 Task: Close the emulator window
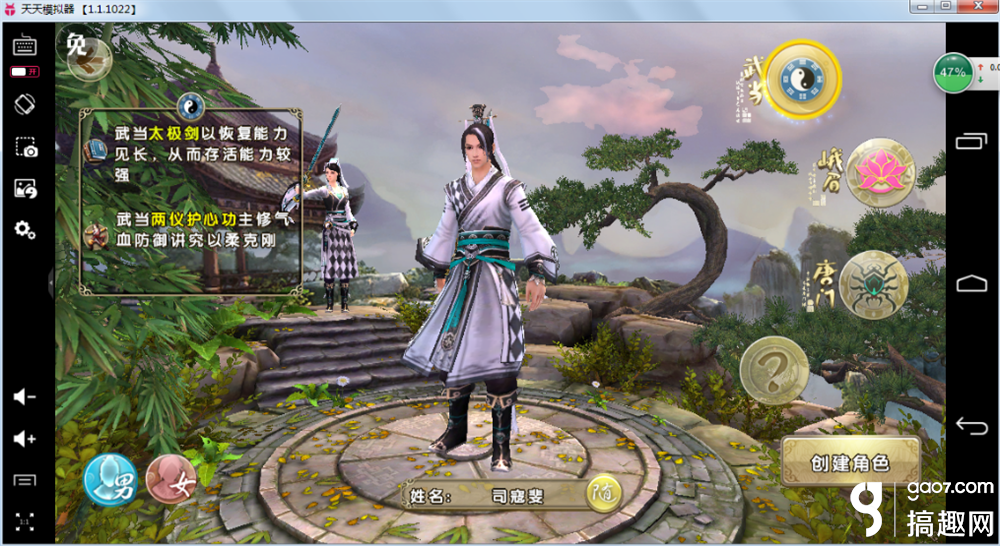tap(978, 7)
